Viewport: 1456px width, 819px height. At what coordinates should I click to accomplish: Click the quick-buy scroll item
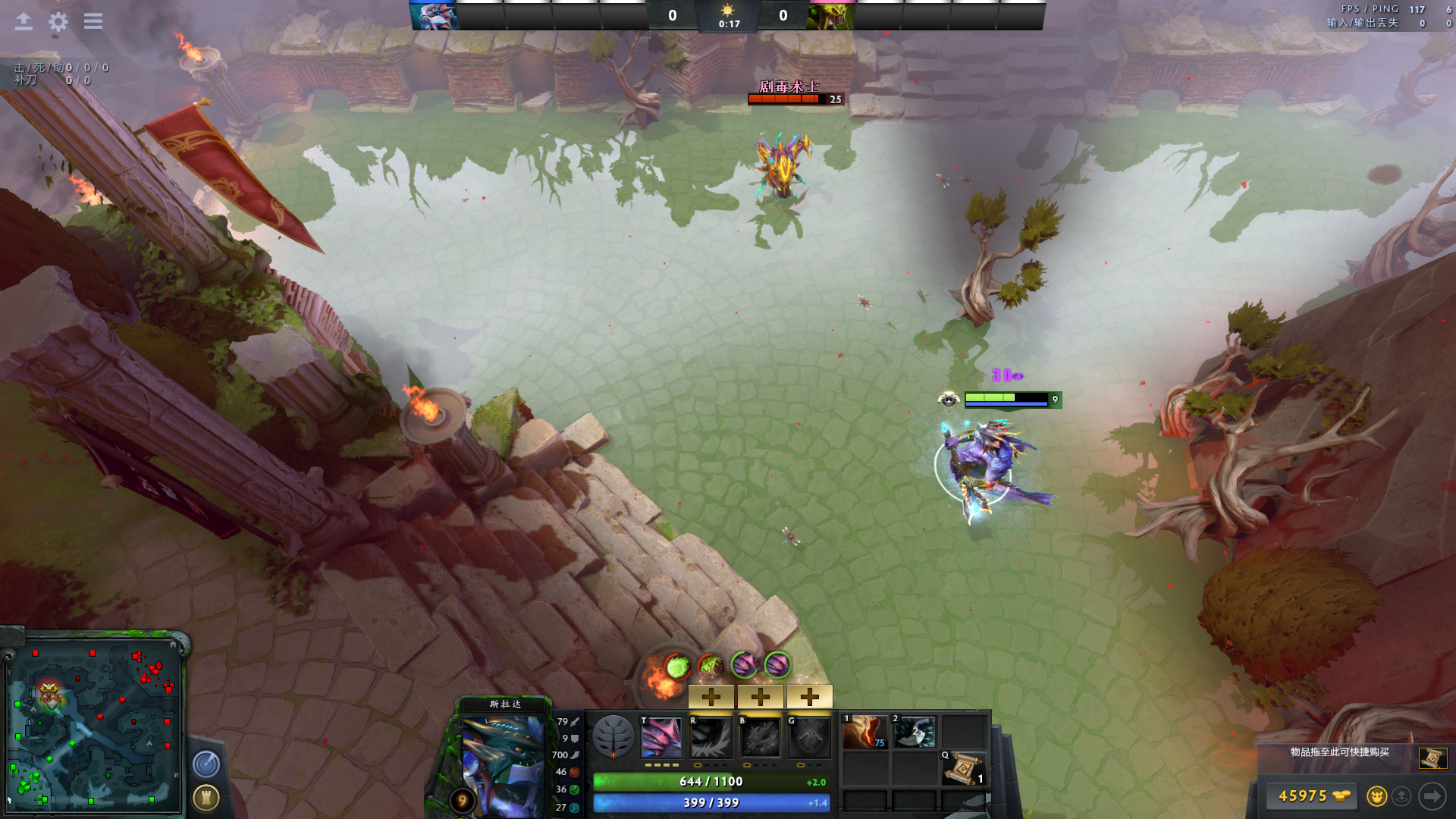pos(1432,758)
